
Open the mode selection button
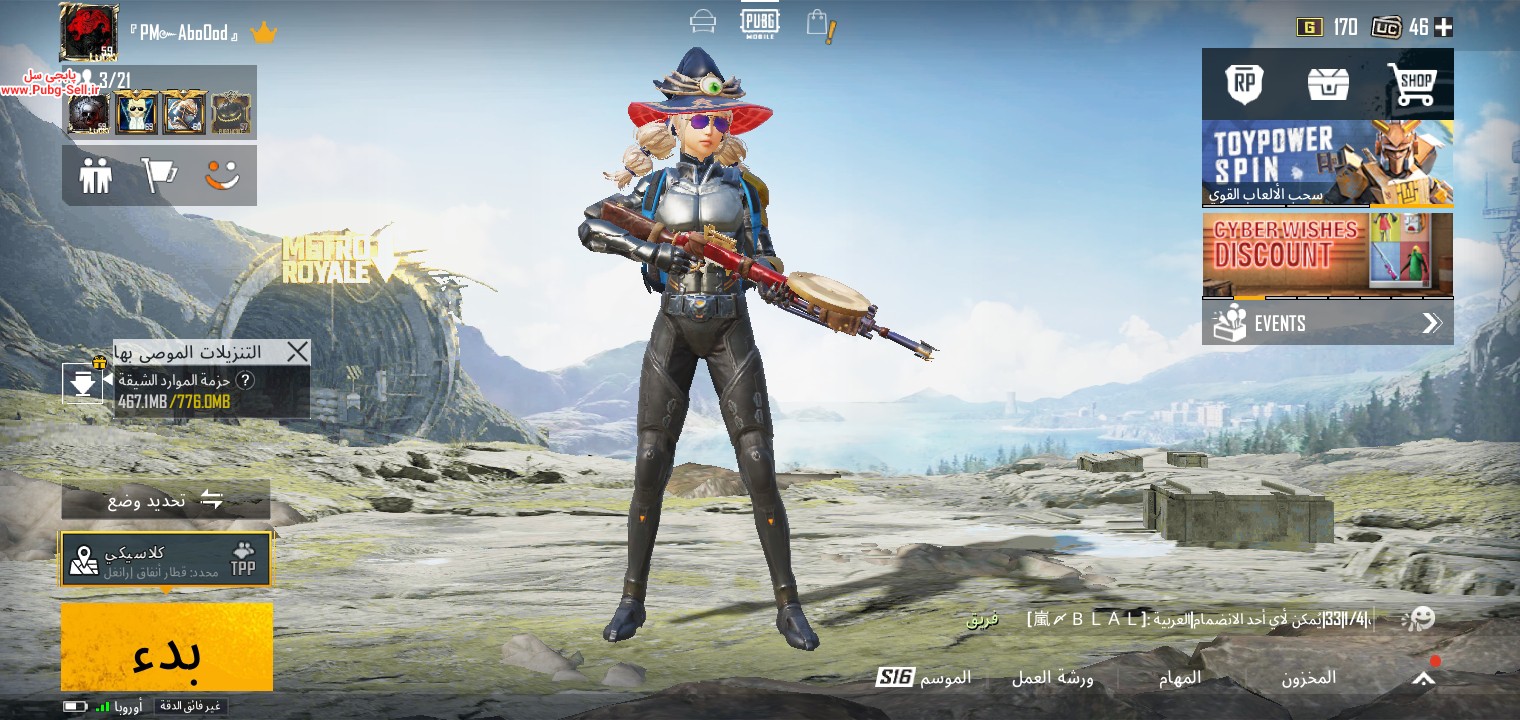click(166, 499)
